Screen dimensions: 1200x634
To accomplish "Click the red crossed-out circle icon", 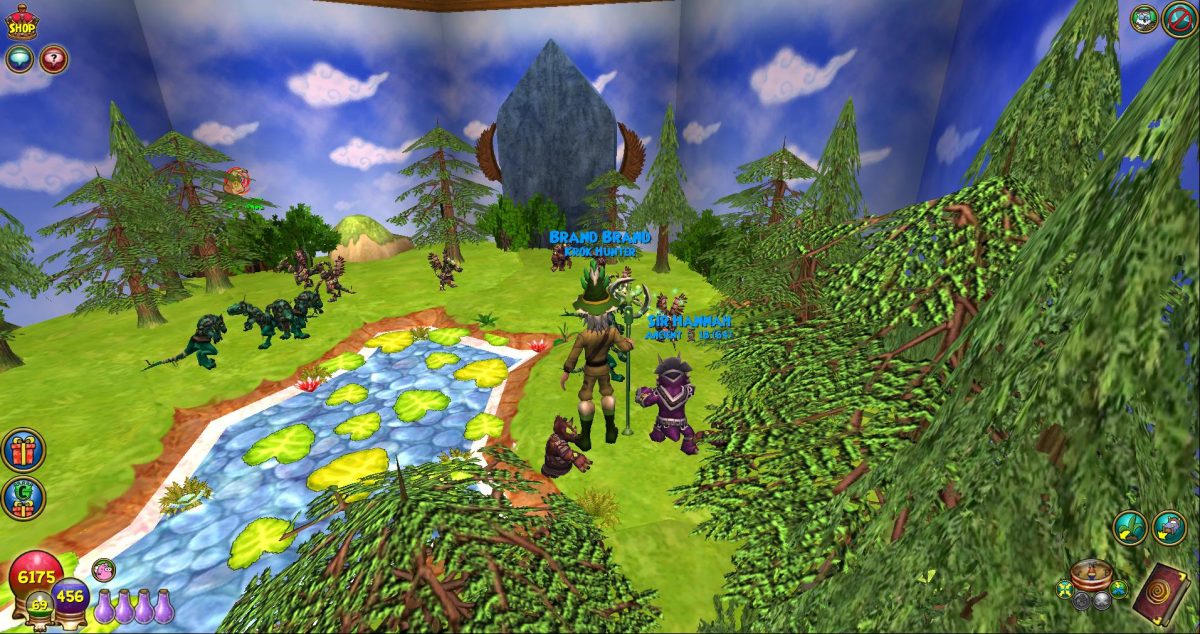I will [x=1180, y=19].
